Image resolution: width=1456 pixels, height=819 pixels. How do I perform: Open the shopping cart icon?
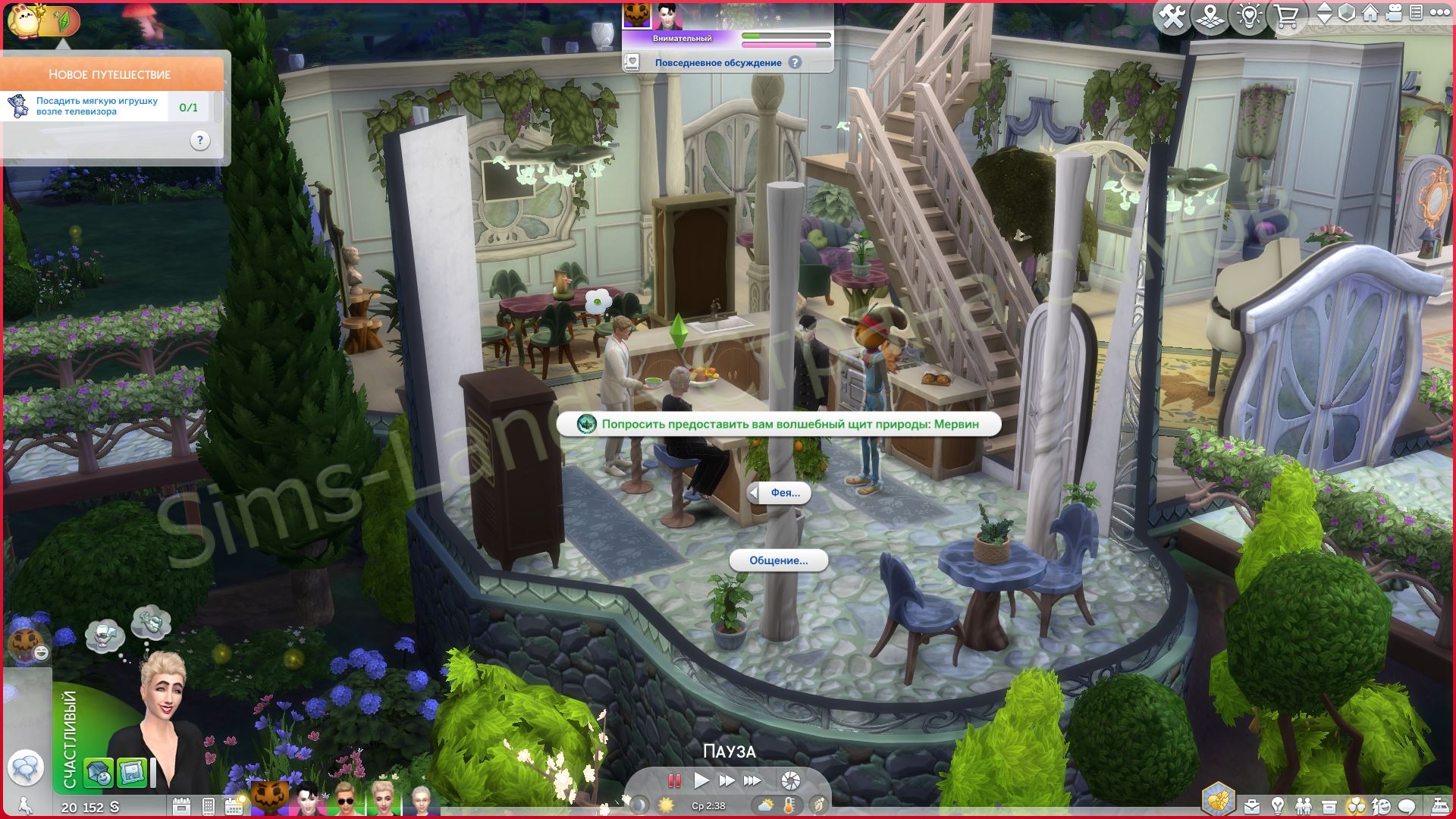point(1286,17)
